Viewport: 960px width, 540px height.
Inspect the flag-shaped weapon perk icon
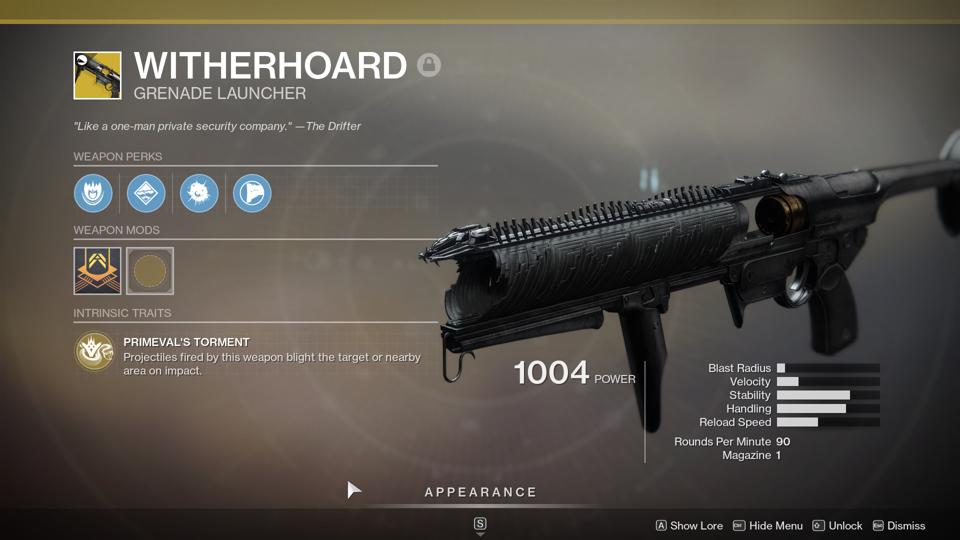[x=252, y=193]
